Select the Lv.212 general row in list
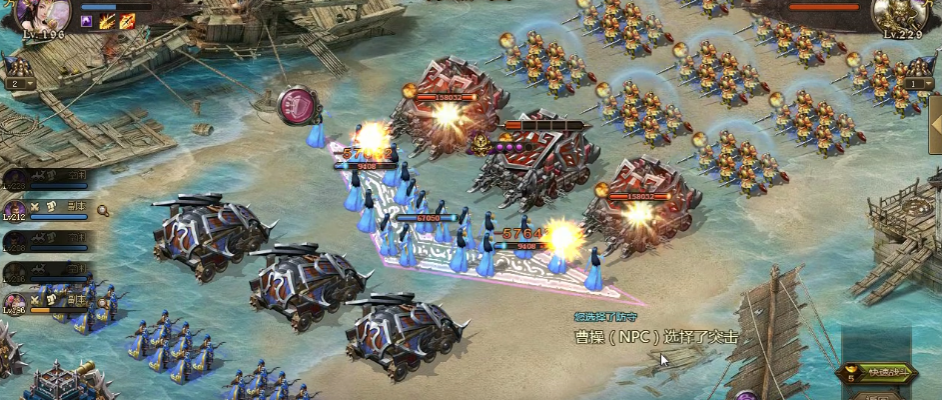This screenshot has width=942, height=400. [x=50, y=211]
